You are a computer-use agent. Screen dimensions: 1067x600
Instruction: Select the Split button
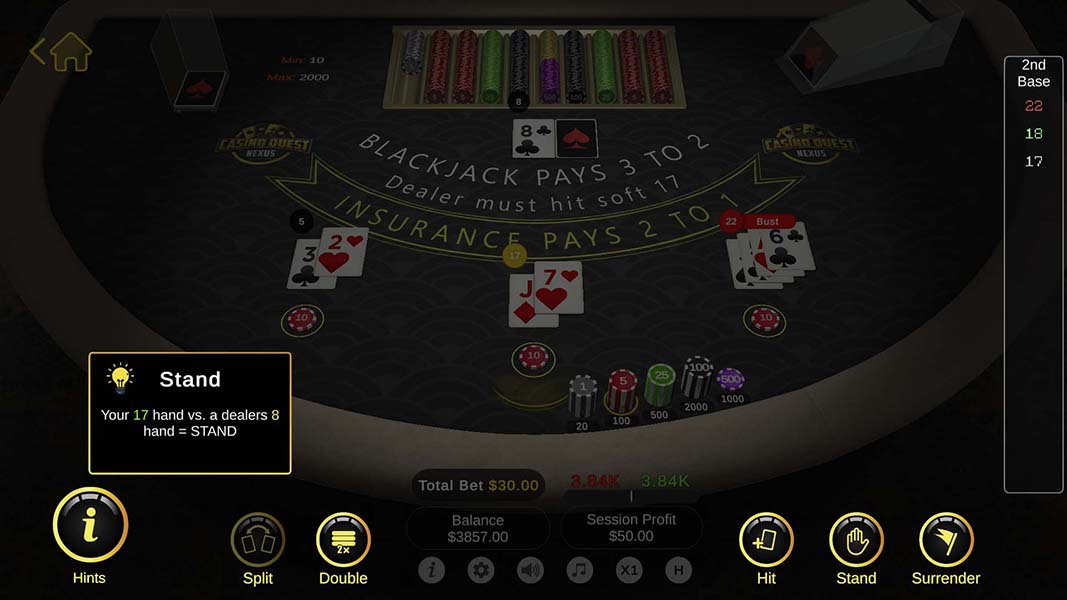[258, 540]
